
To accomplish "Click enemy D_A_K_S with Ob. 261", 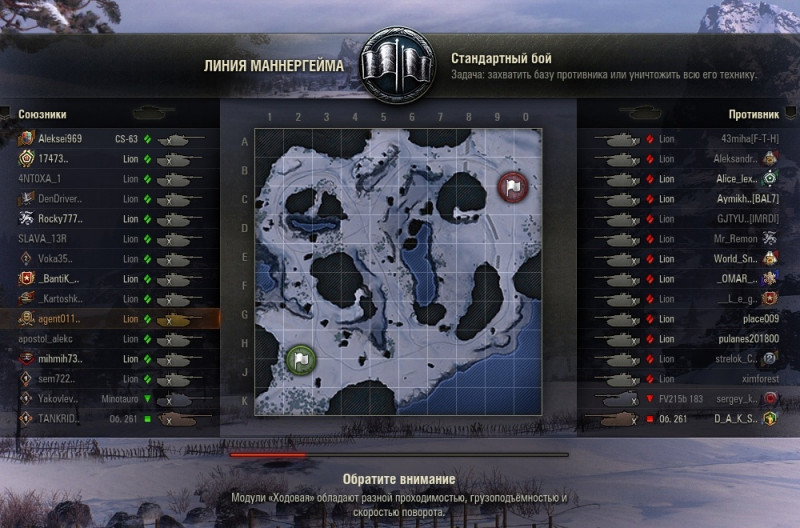I will click(738, 419).
